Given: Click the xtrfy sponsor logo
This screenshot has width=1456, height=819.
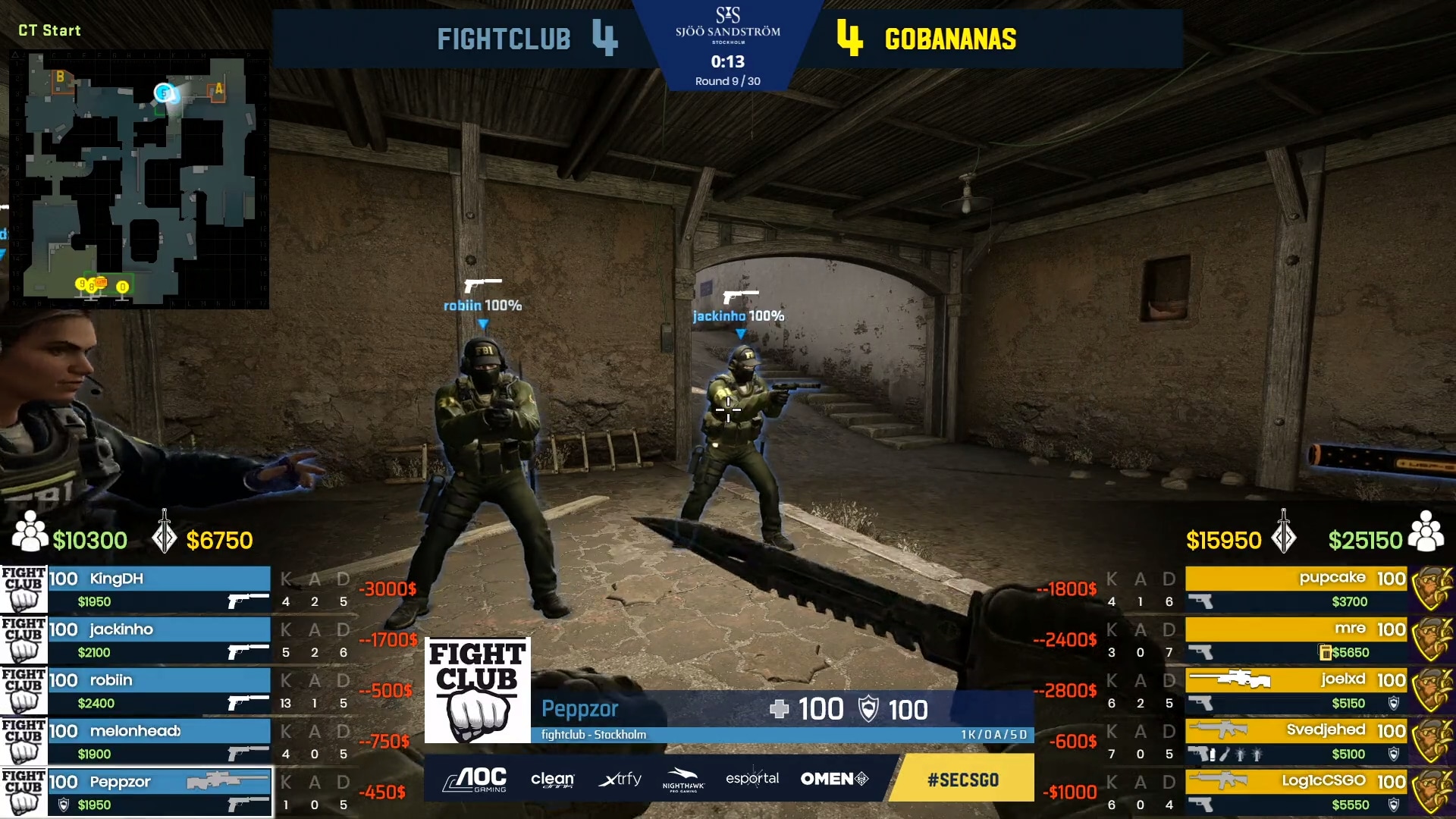Looking at the screenshot, I should tap(620, 779).
